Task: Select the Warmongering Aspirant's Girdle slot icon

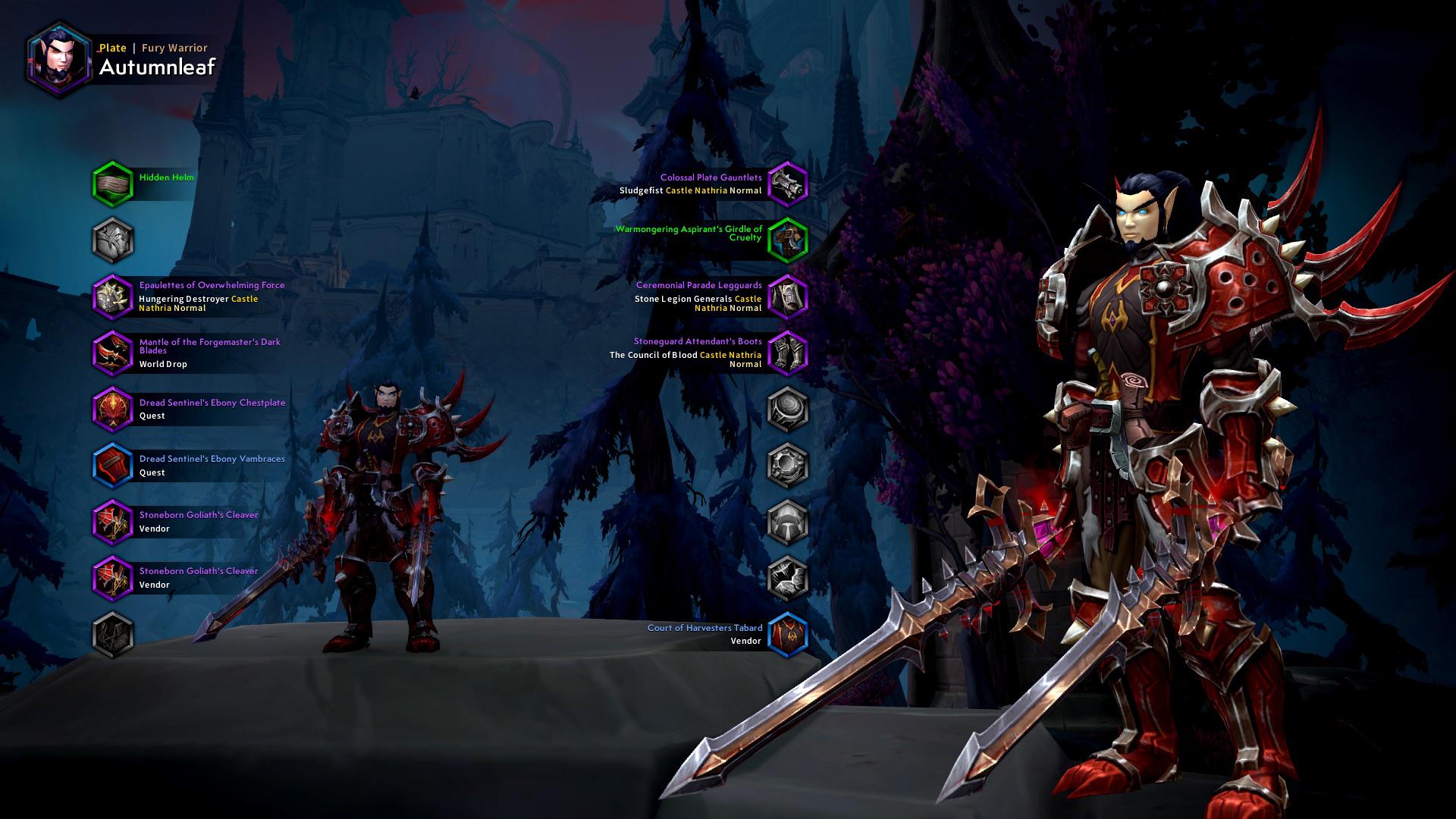Action: (789, 238)
